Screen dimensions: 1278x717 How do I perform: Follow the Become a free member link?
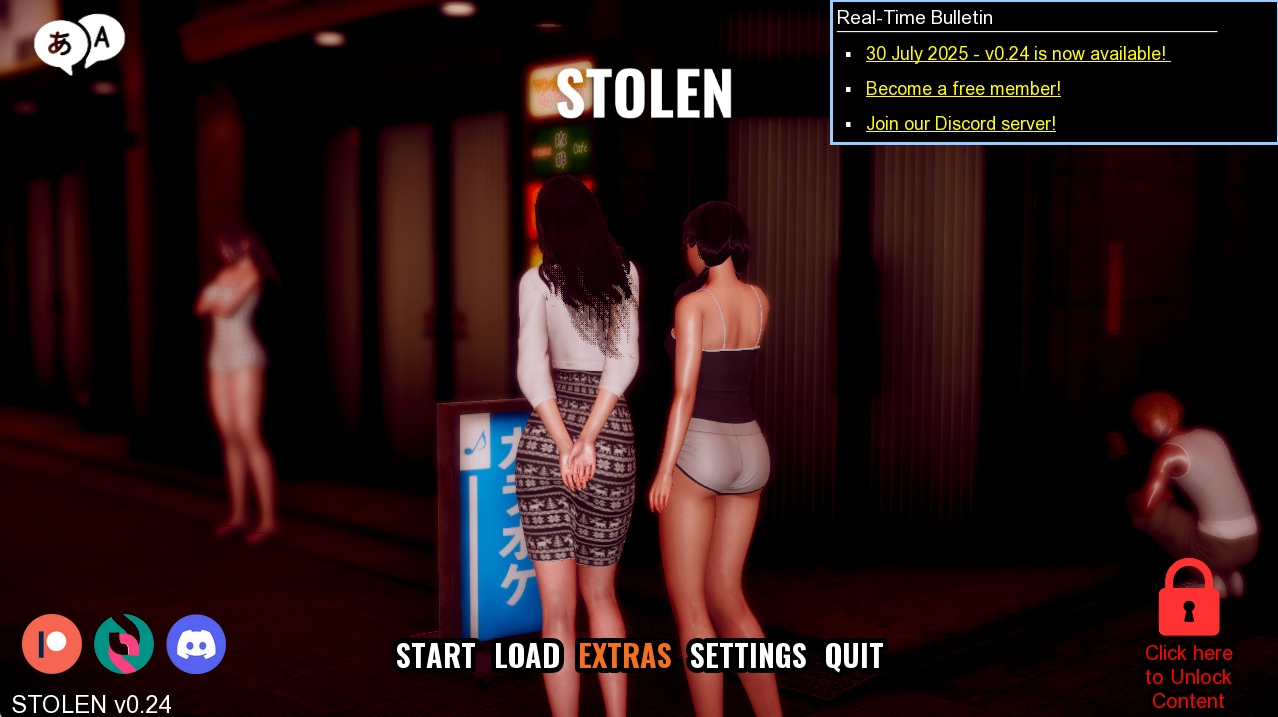click(963, 89)
